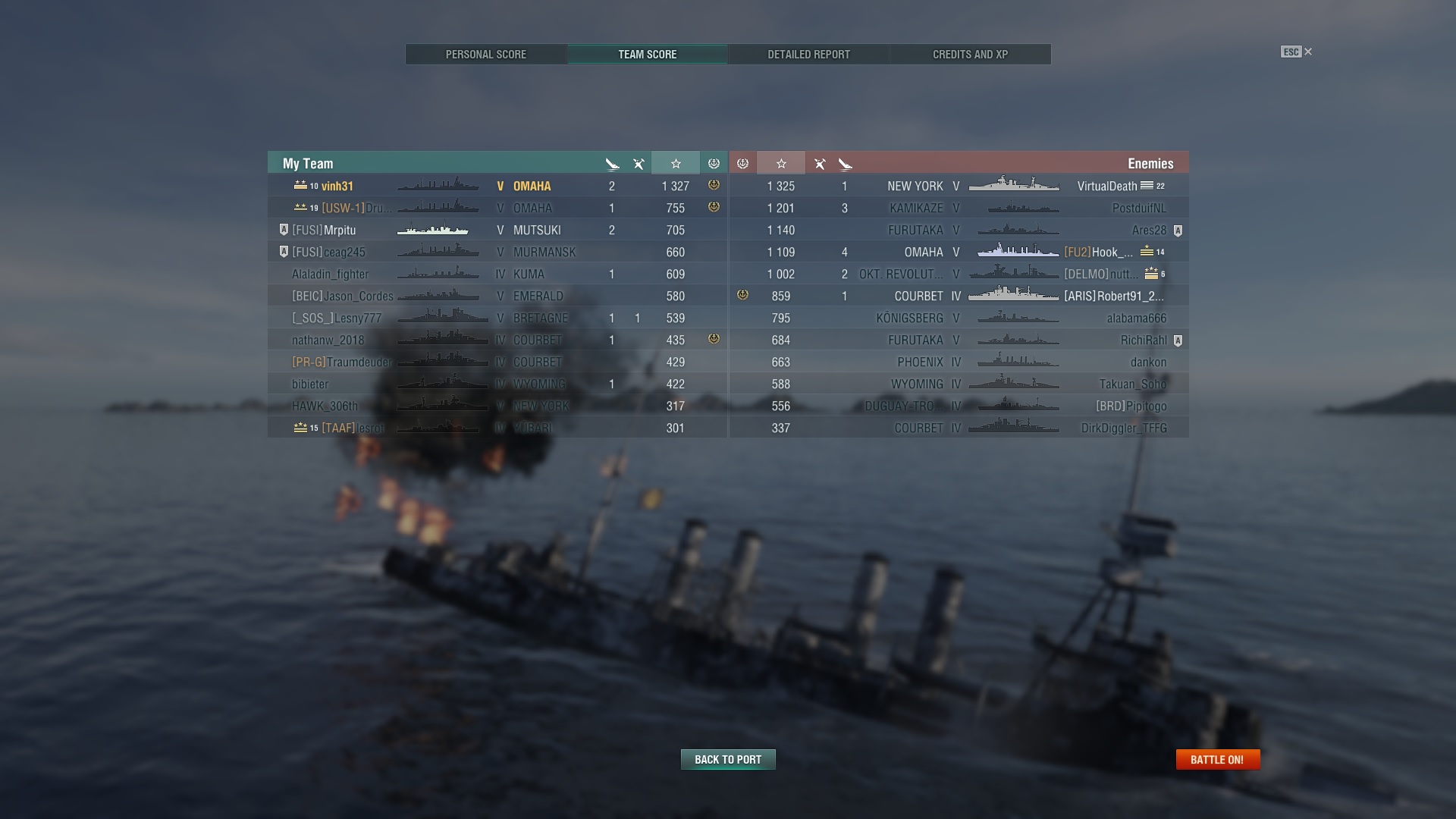
Task: Click the Battle On button
Action: pyautogui.click(x=1217, y=758)
